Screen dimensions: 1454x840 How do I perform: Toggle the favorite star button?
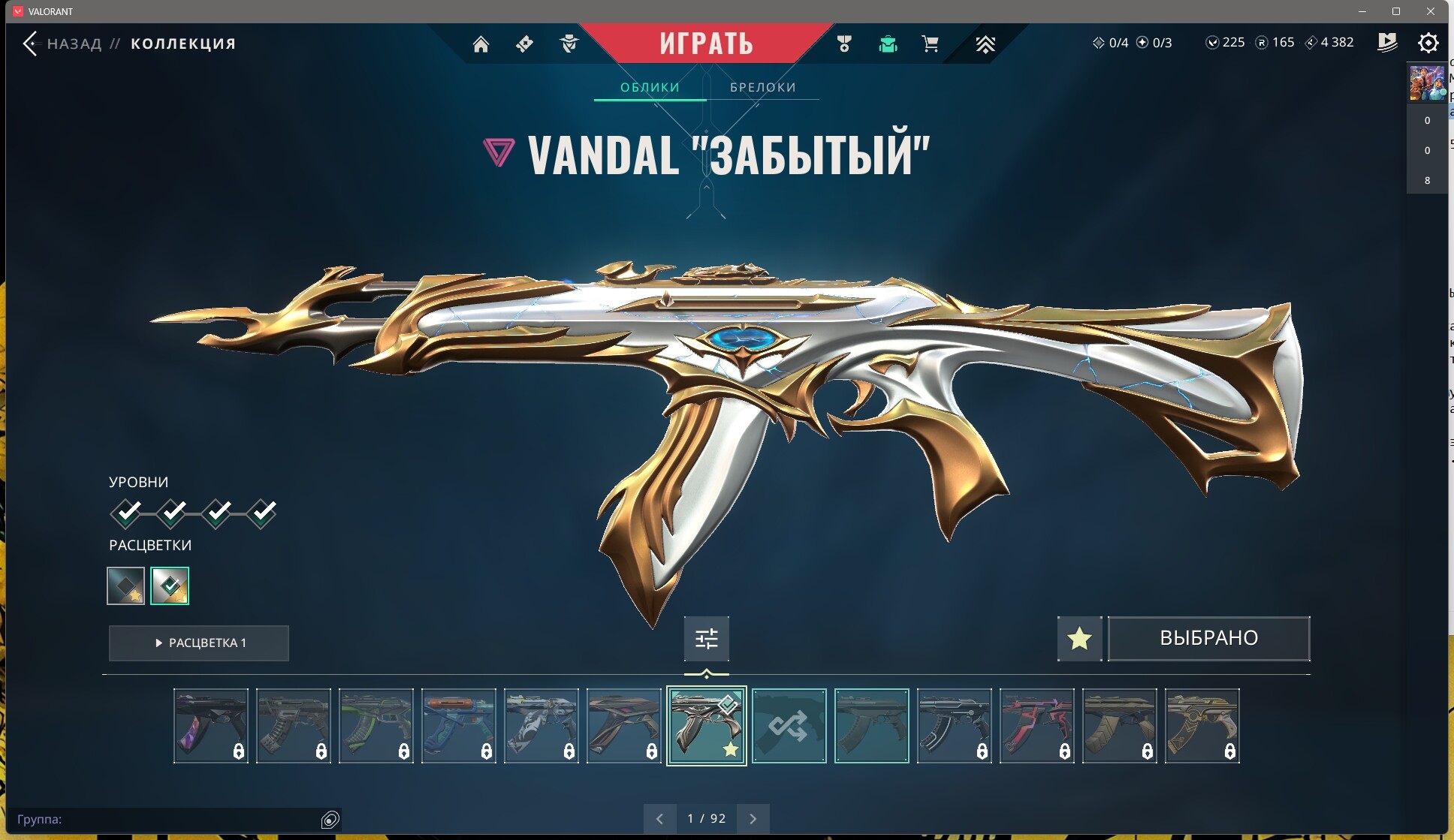click(x=1079, y=639)
